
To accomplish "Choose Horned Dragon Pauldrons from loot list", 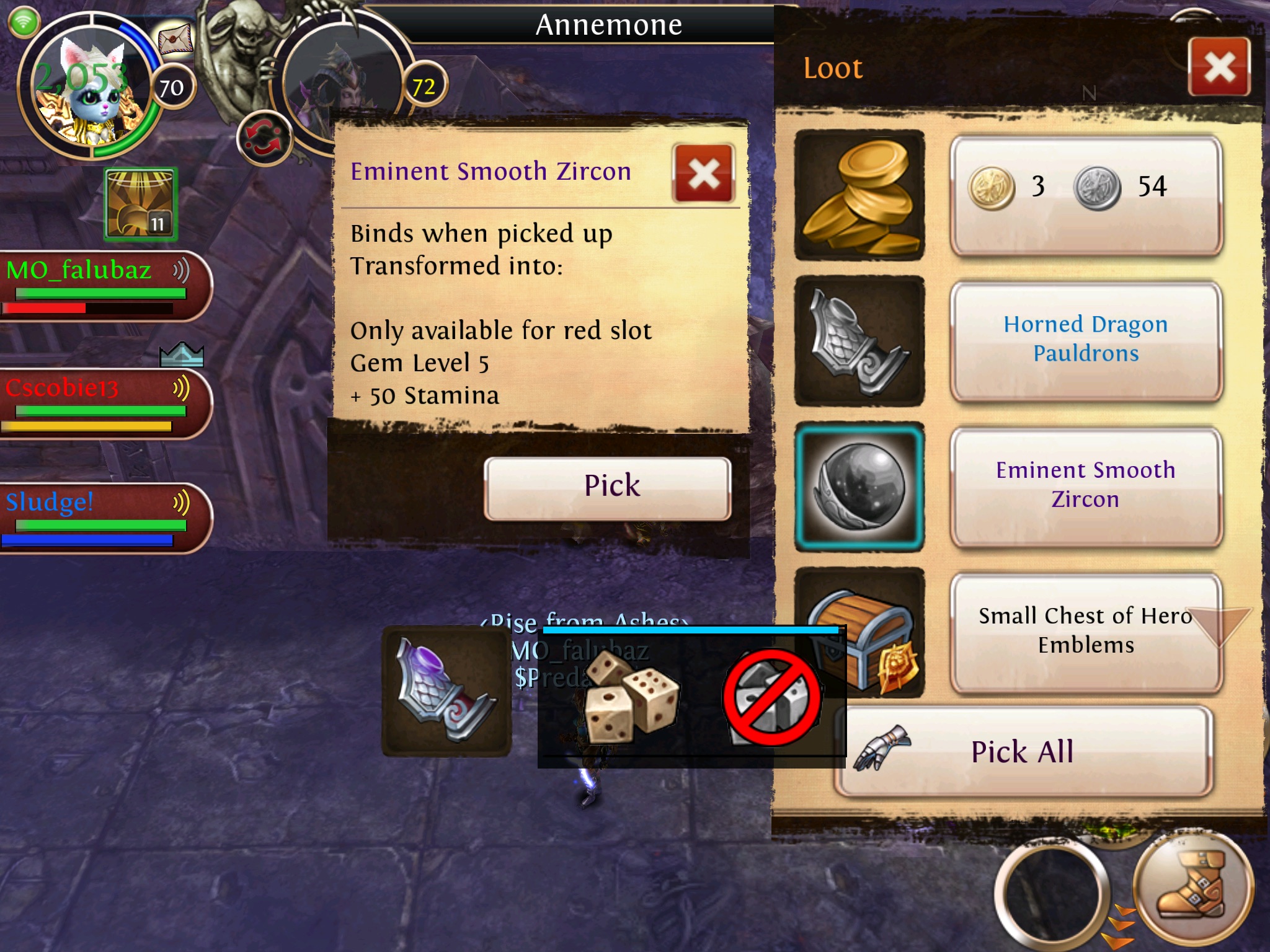I will pos(1086,340).
